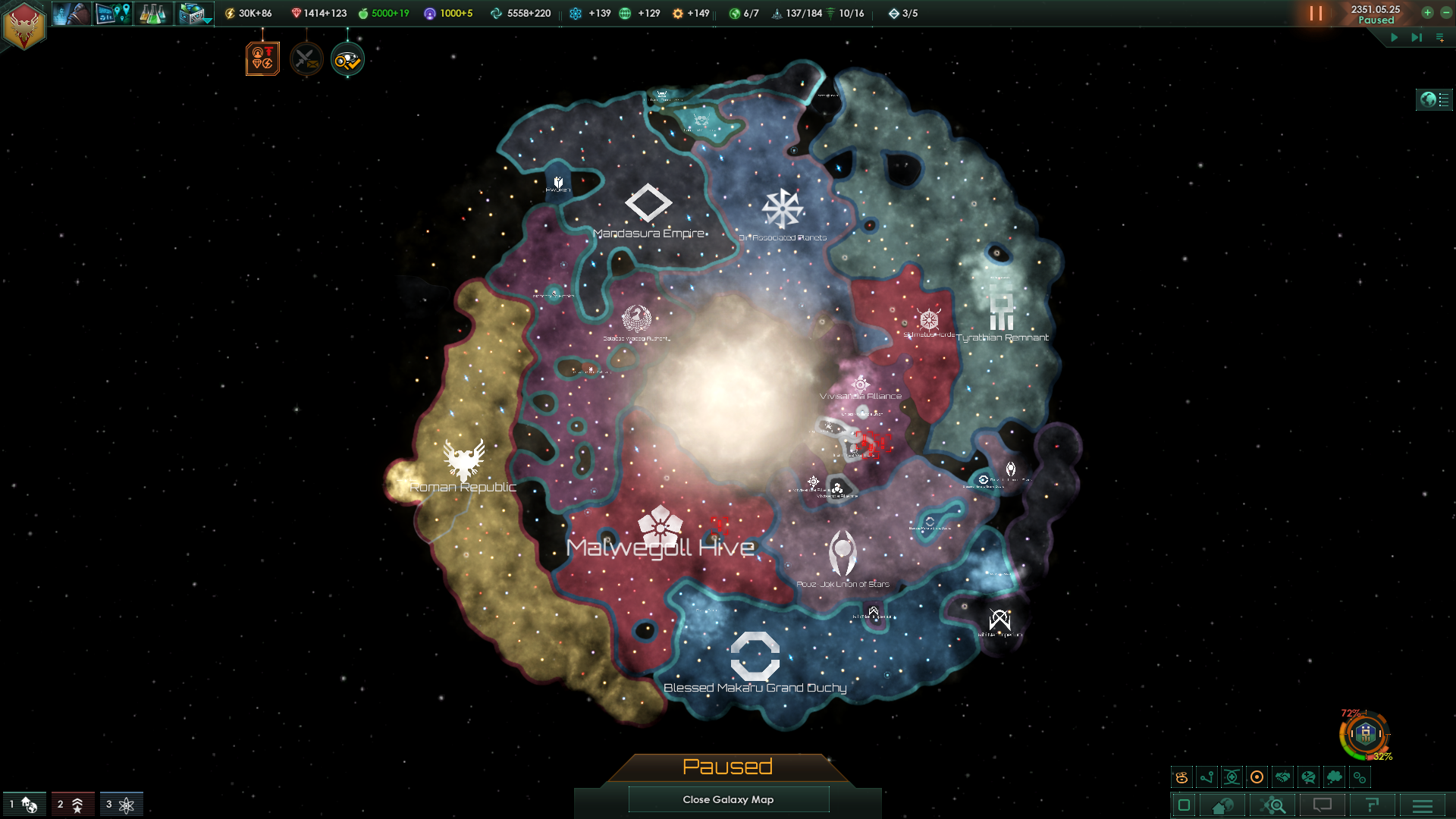
Task: Toggle the default orange circle map mode
Action: [x=1257, y=777]
